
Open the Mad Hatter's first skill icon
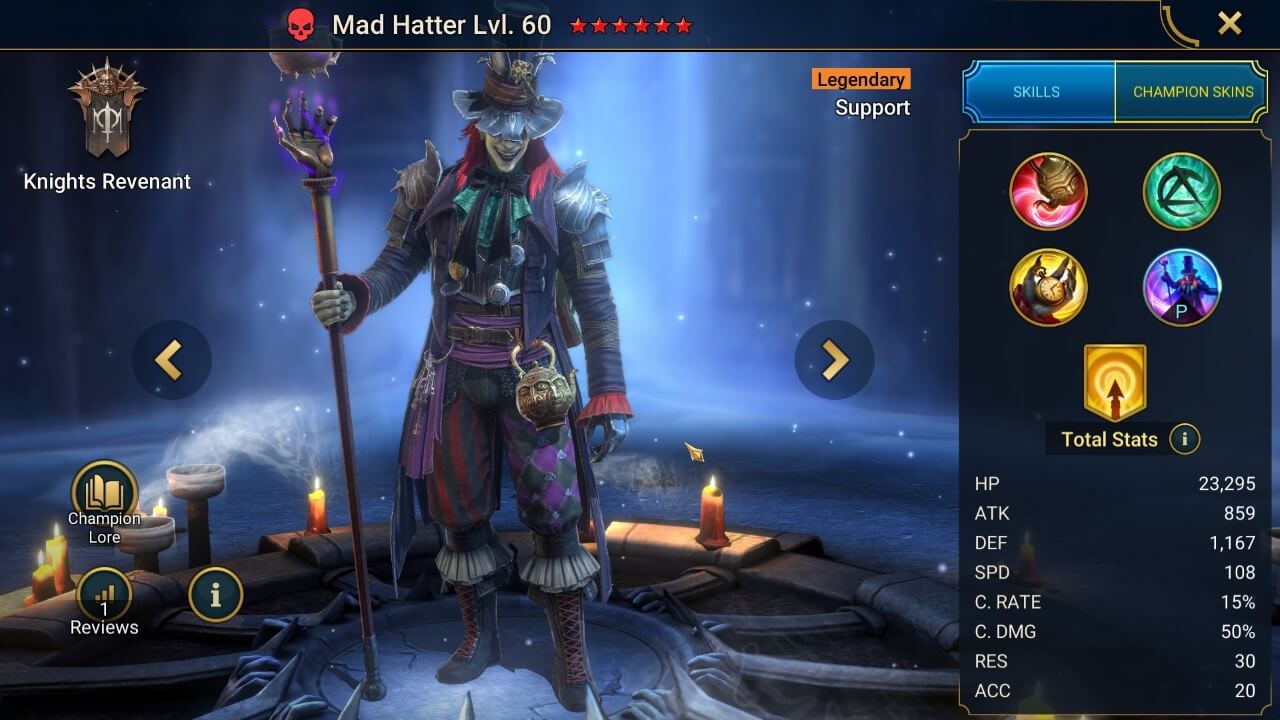pyautogui.click(x=1050, y=191)
